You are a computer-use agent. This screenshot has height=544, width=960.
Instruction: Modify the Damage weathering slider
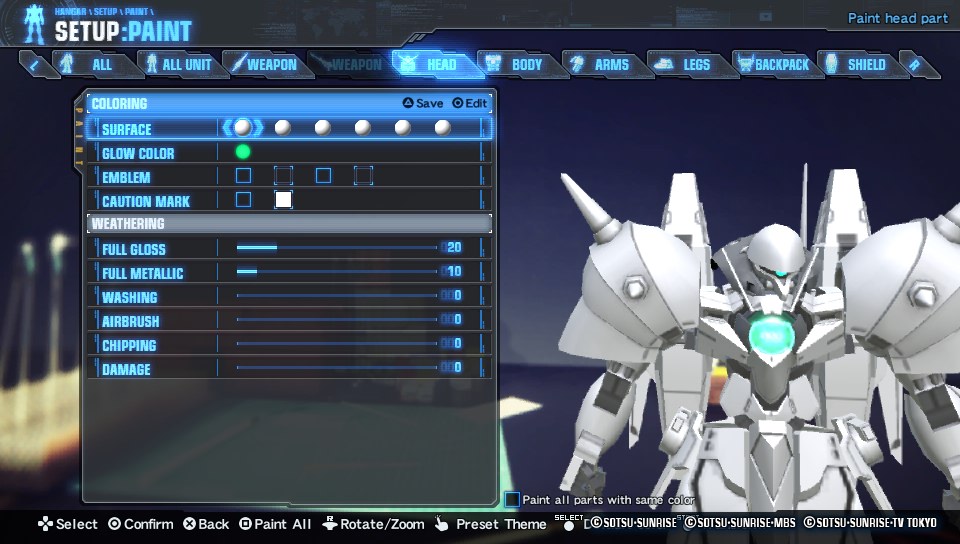(x=336, y=368)
